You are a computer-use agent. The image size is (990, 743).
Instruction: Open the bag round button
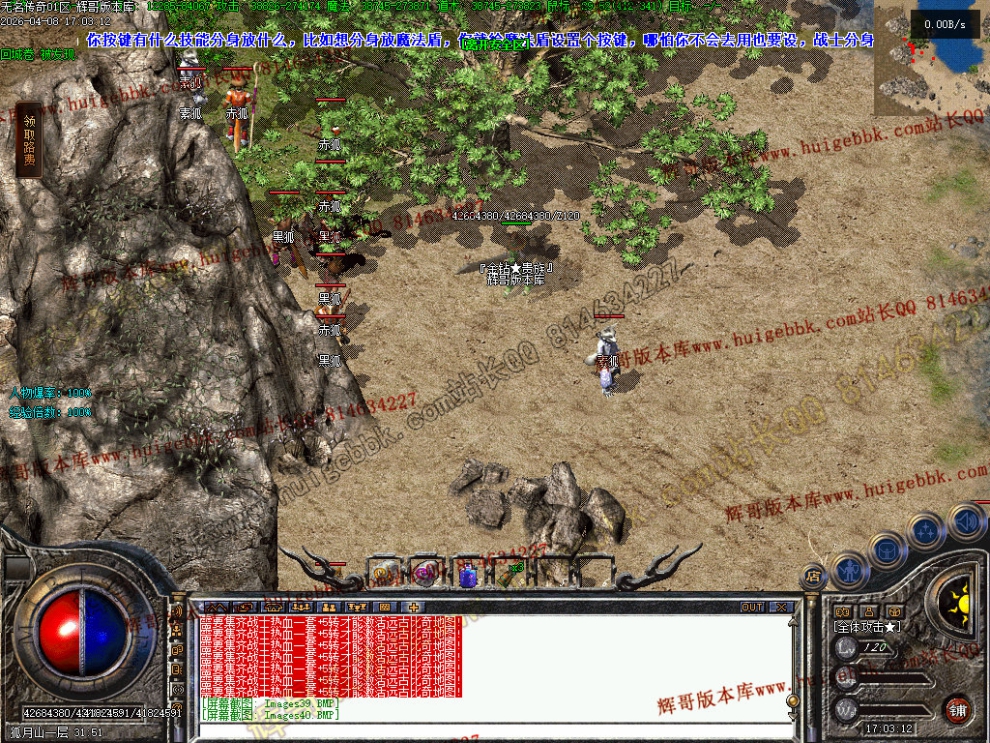[887, 548]
